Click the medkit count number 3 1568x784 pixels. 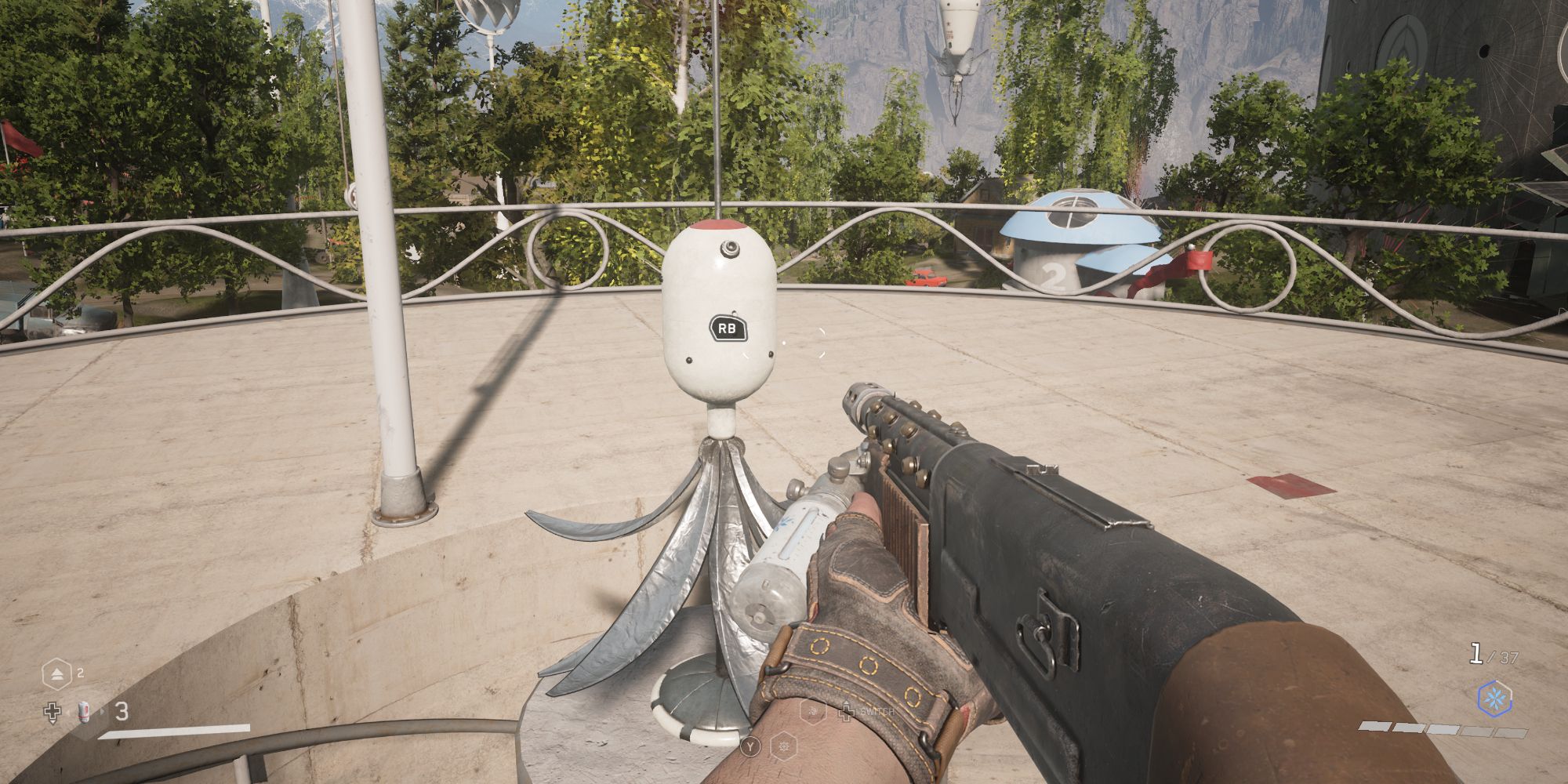pyautogui.click(x=122, y=711)
